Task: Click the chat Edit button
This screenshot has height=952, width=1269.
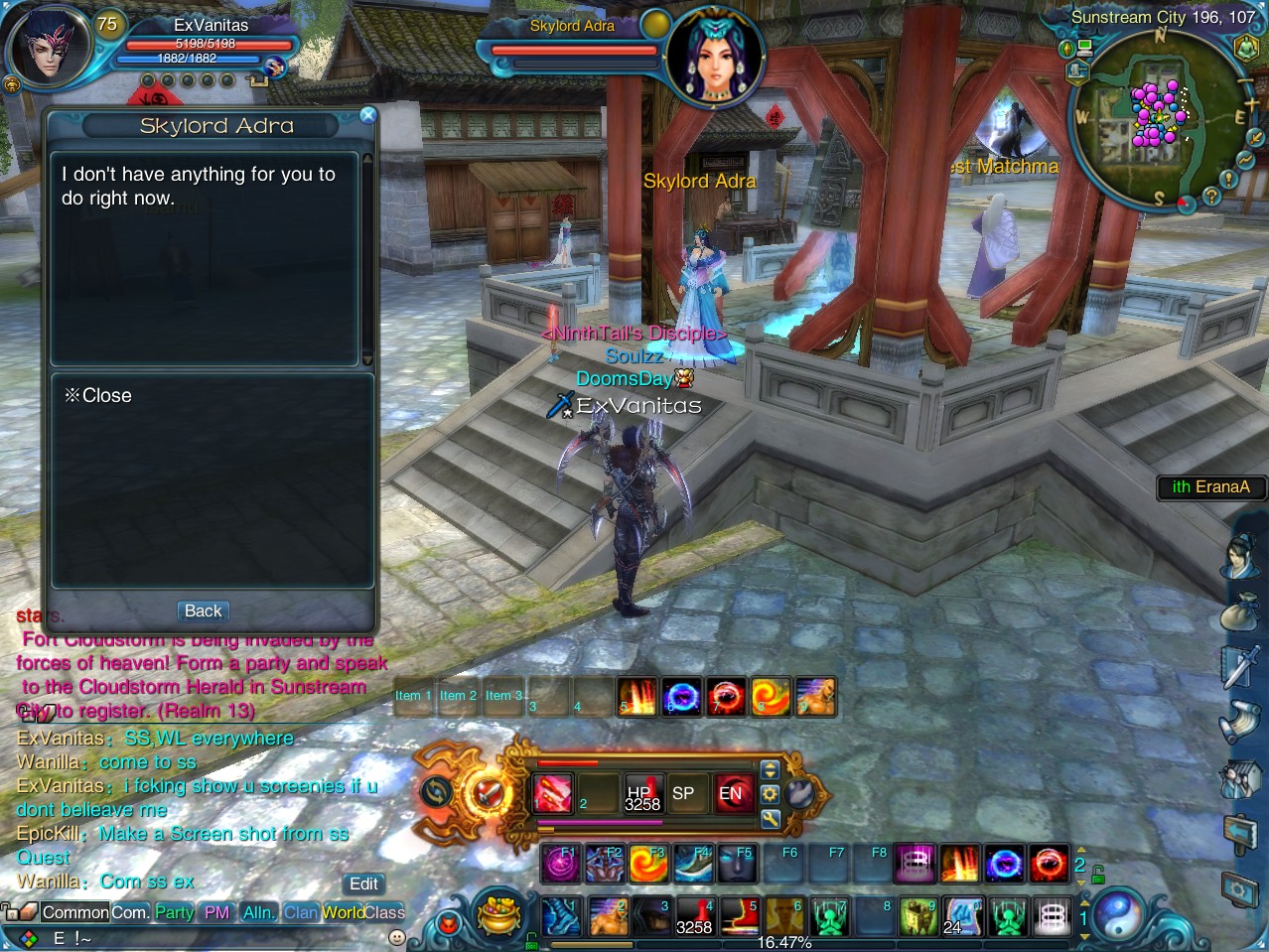Action: coord(363,884)
